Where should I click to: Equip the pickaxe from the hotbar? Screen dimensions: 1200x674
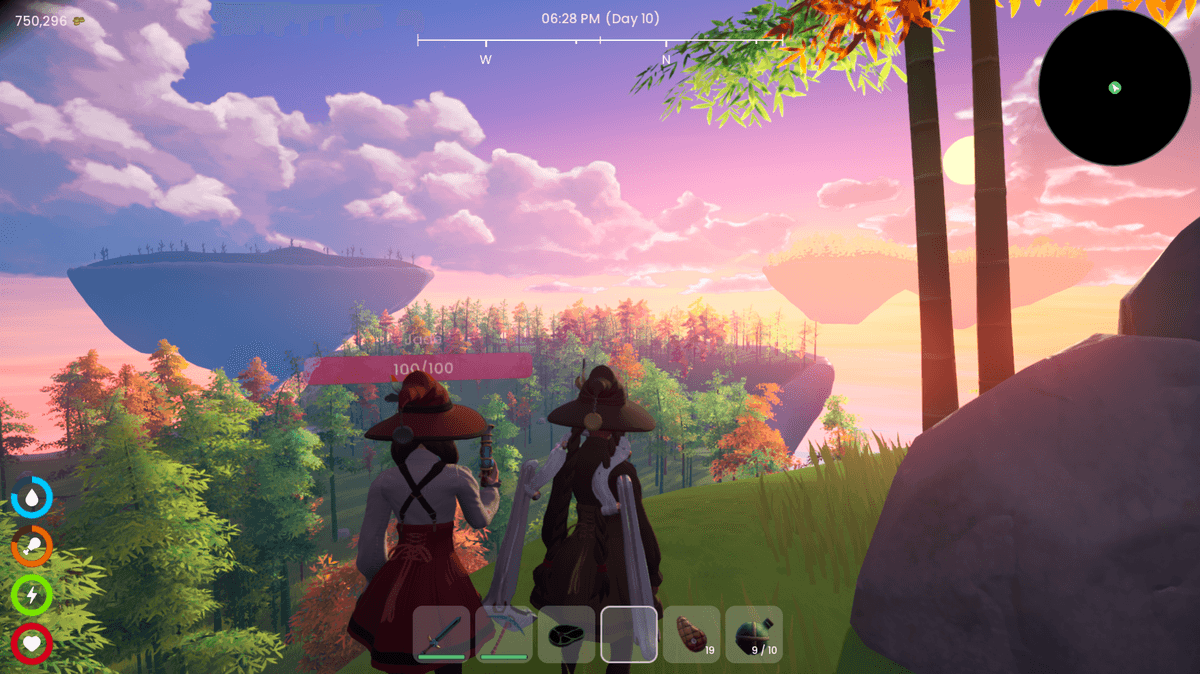coord(504,634)
